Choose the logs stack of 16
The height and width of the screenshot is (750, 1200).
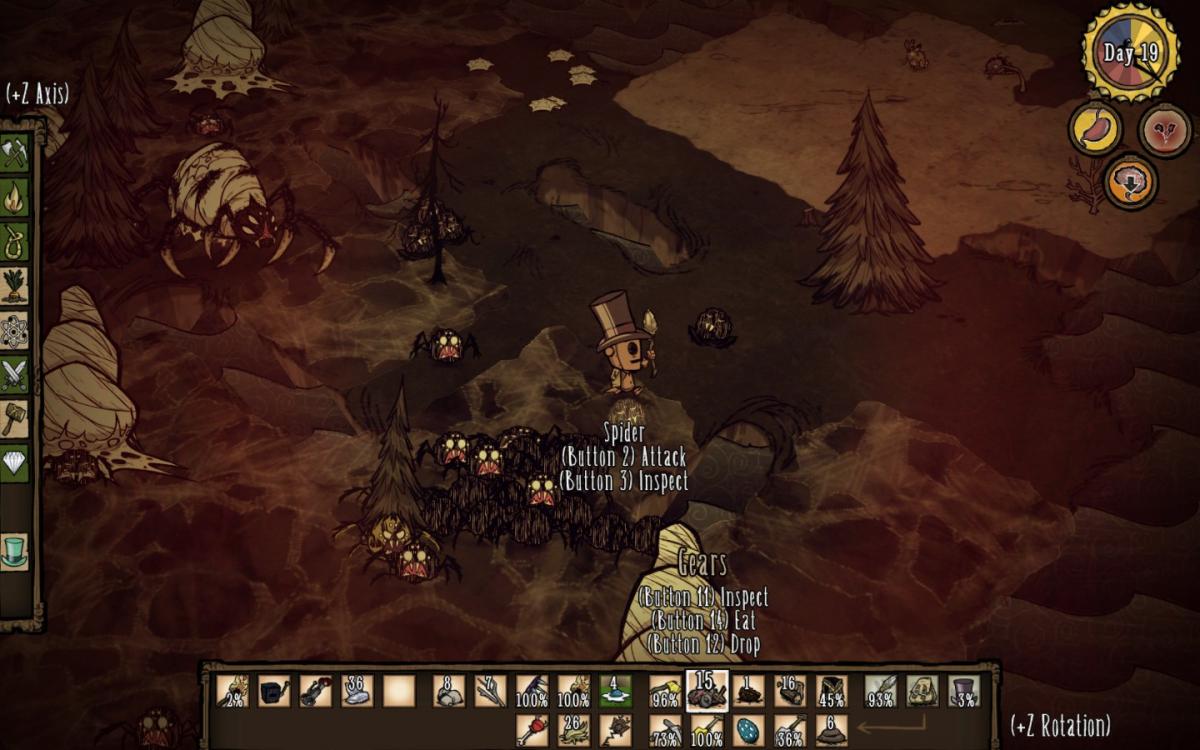point(790,691)
